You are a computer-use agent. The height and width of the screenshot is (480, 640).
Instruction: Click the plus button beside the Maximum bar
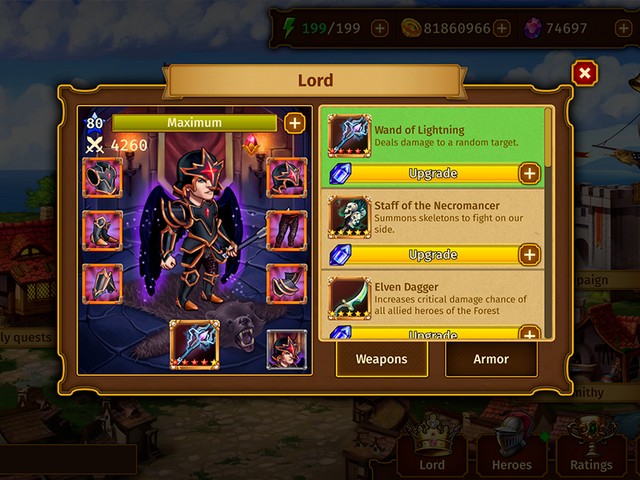coord(294,123)
